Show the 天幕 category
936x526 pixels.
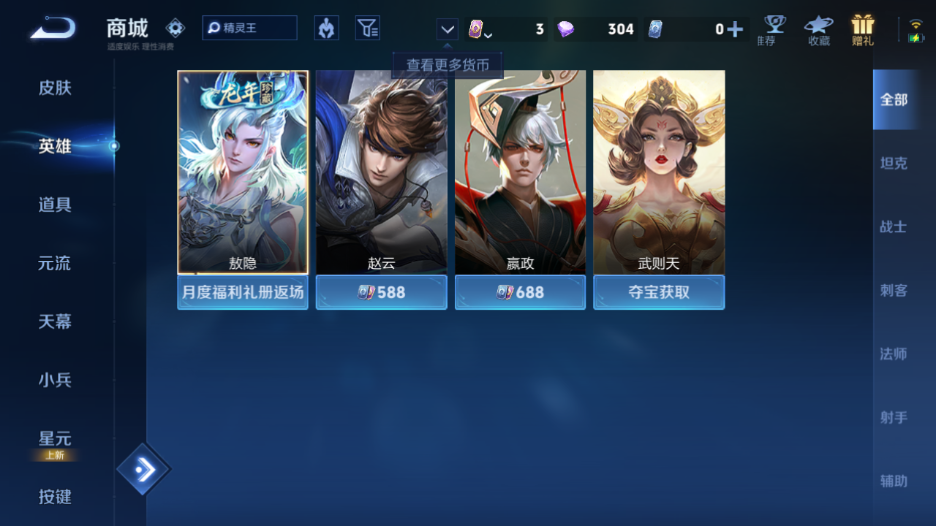[x=55, y=322]
